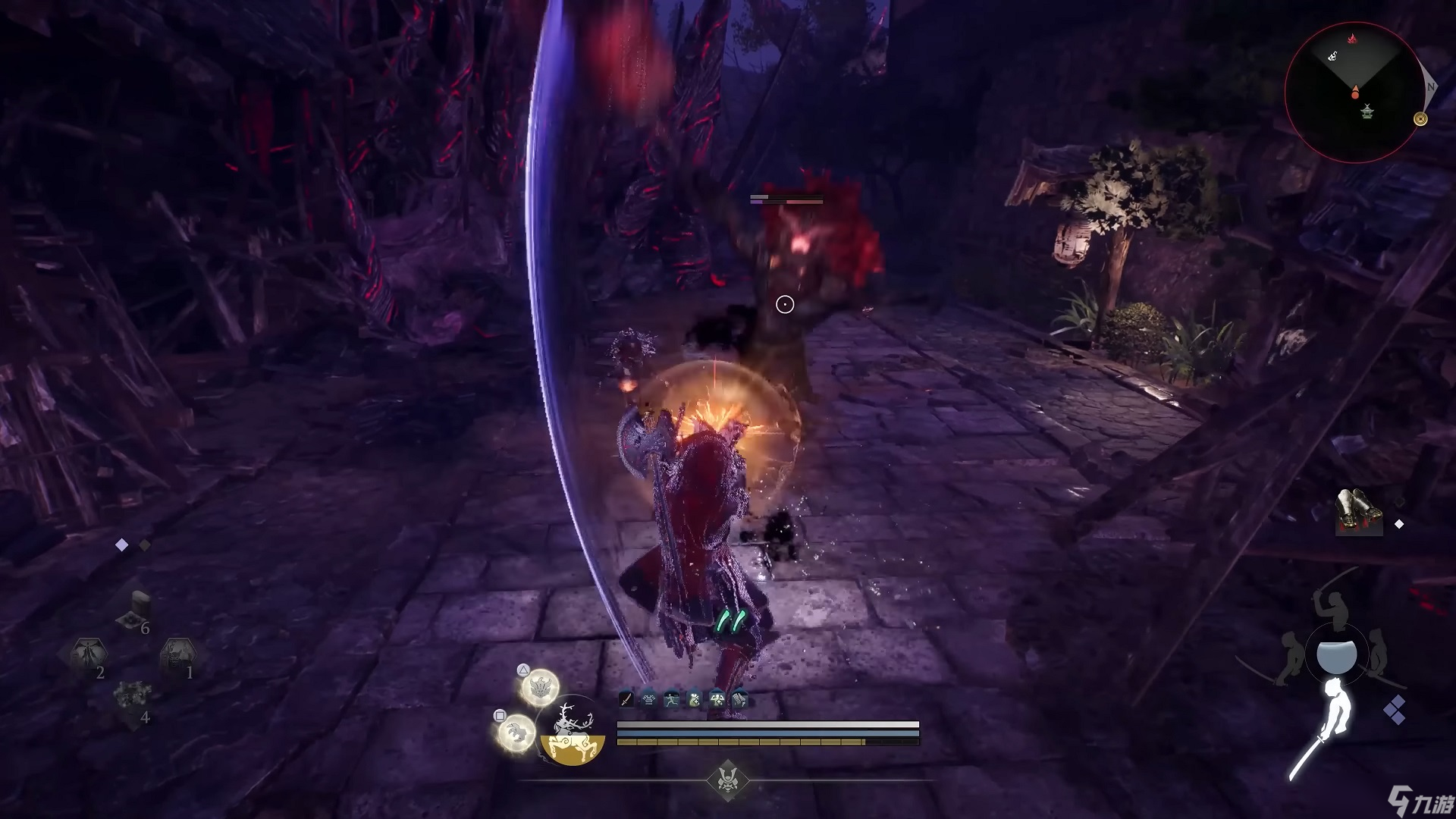Use the left quick item with count 2
Screen dimensions: 1456x819
point(88,656)
